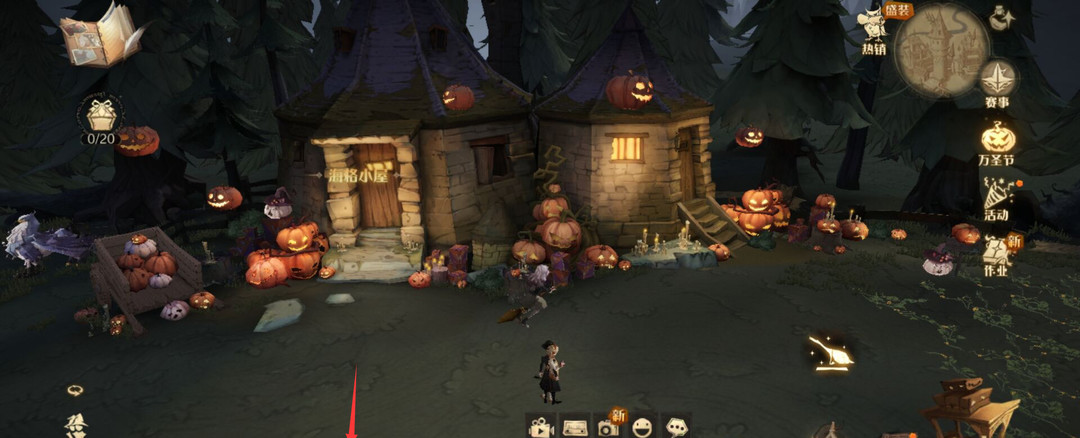
Task: Open the 作业 homework menu
Action: point(997,255)
